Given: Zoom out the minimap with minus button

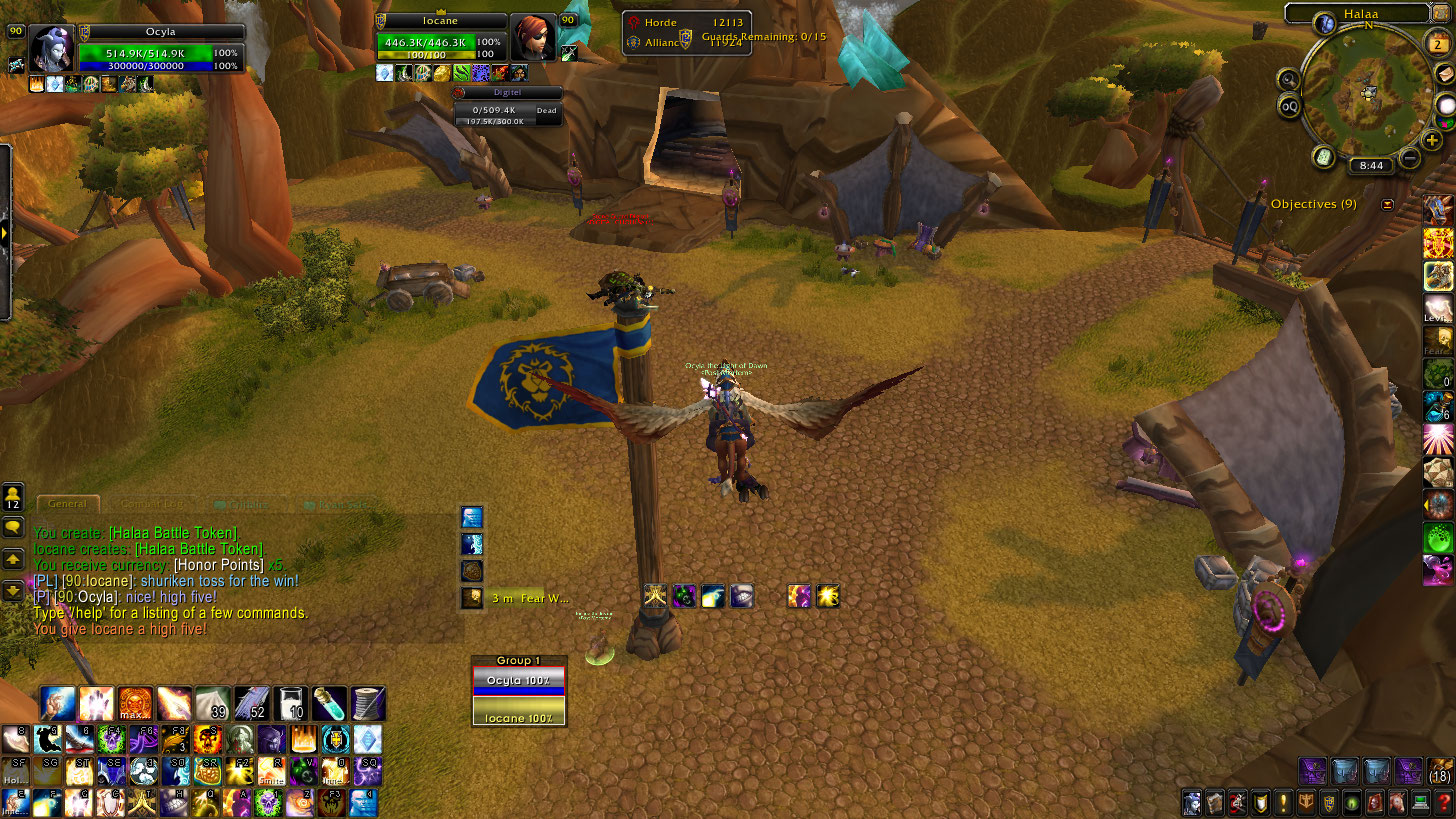Looking at the screenshot, I should pos(1410,158).
